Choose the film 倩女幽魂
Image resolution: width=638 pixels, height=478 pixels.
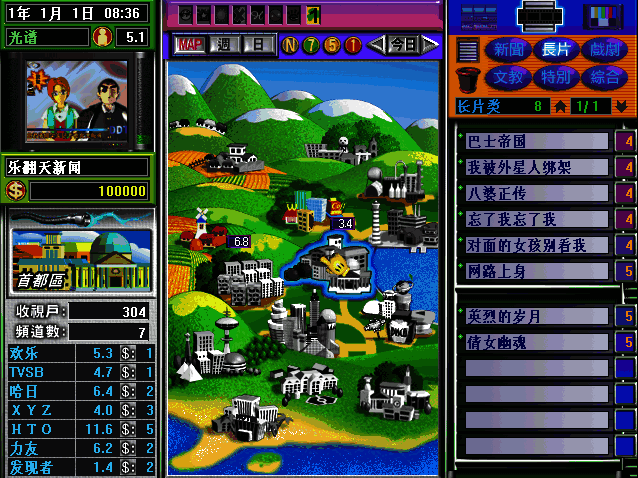537,343
